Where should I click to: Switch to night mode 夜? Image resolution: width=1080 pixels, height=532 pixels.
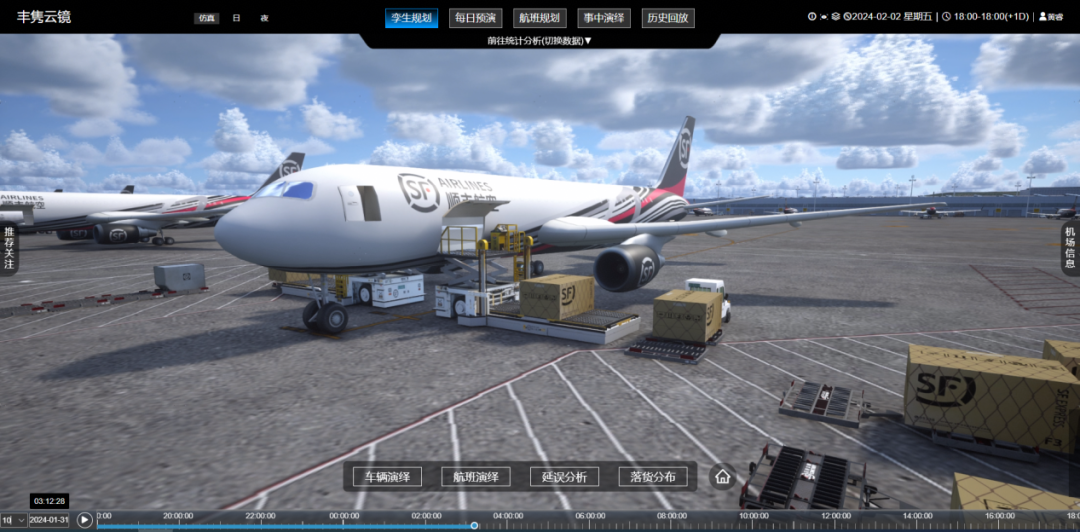[x=264, y=18]
